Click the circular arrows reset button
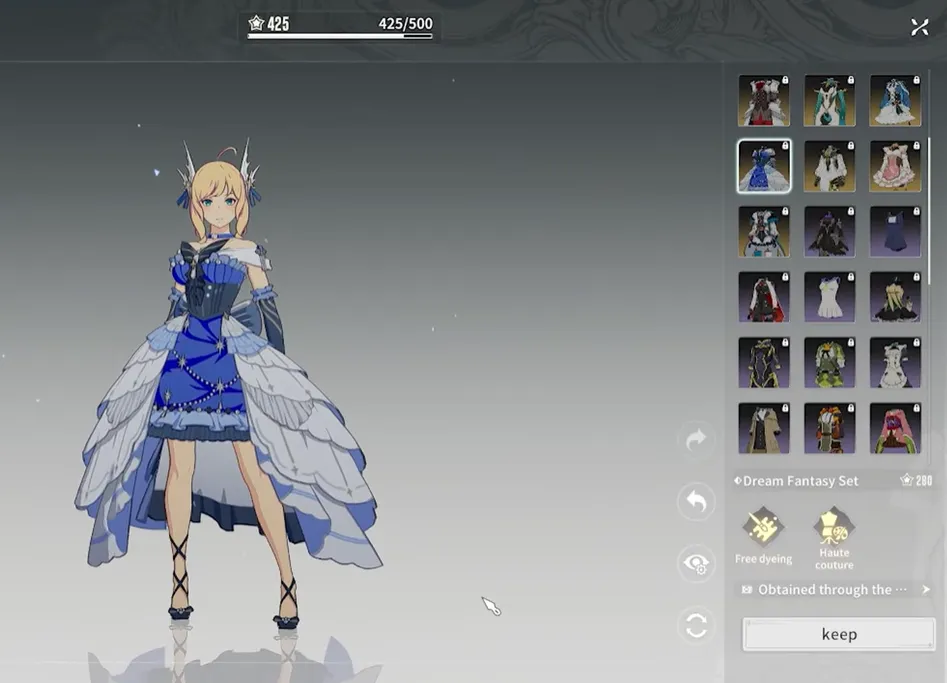This screenshot has height=683, width=947. pos(696,626)
